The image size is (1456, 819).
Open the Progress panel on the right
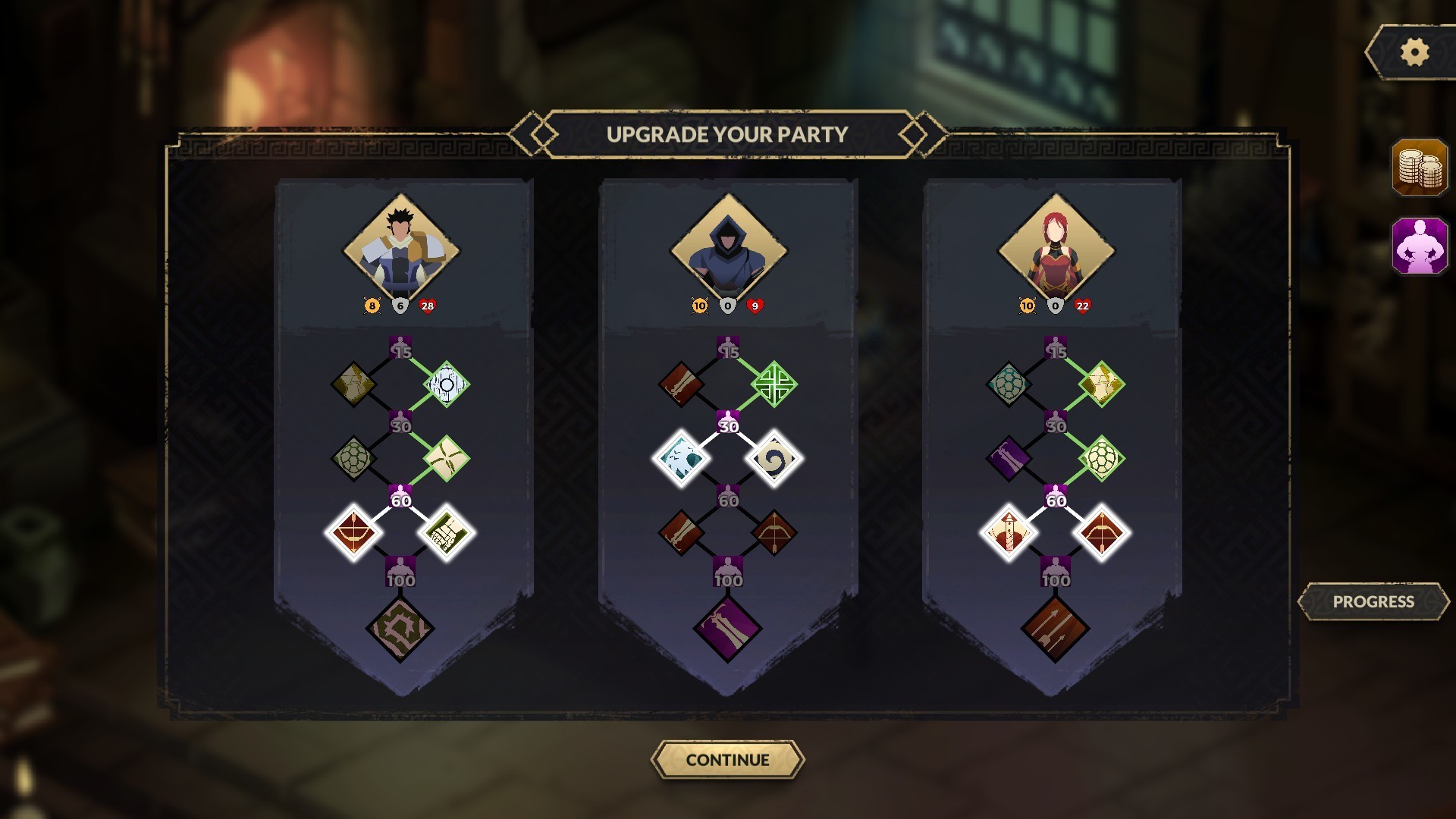[x=1373, y=600]
